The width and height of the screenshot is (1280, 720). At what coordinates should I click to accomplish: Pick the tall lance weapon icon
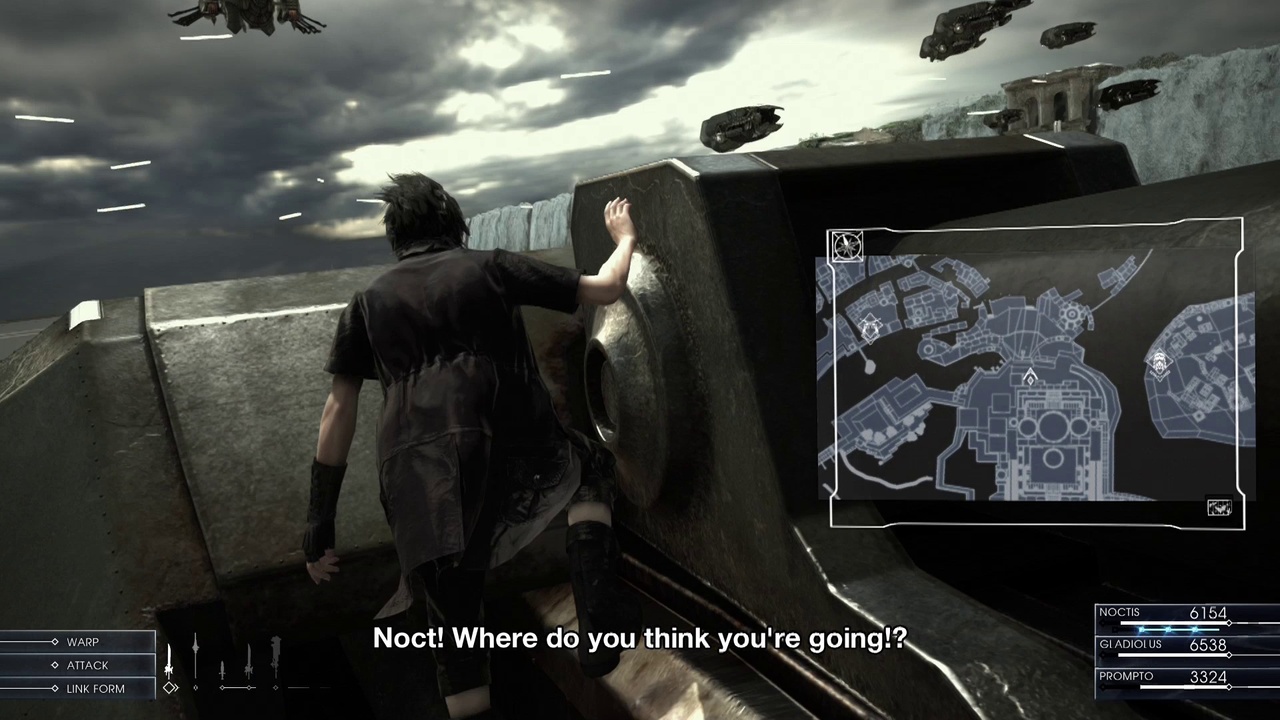coord(195,658)
